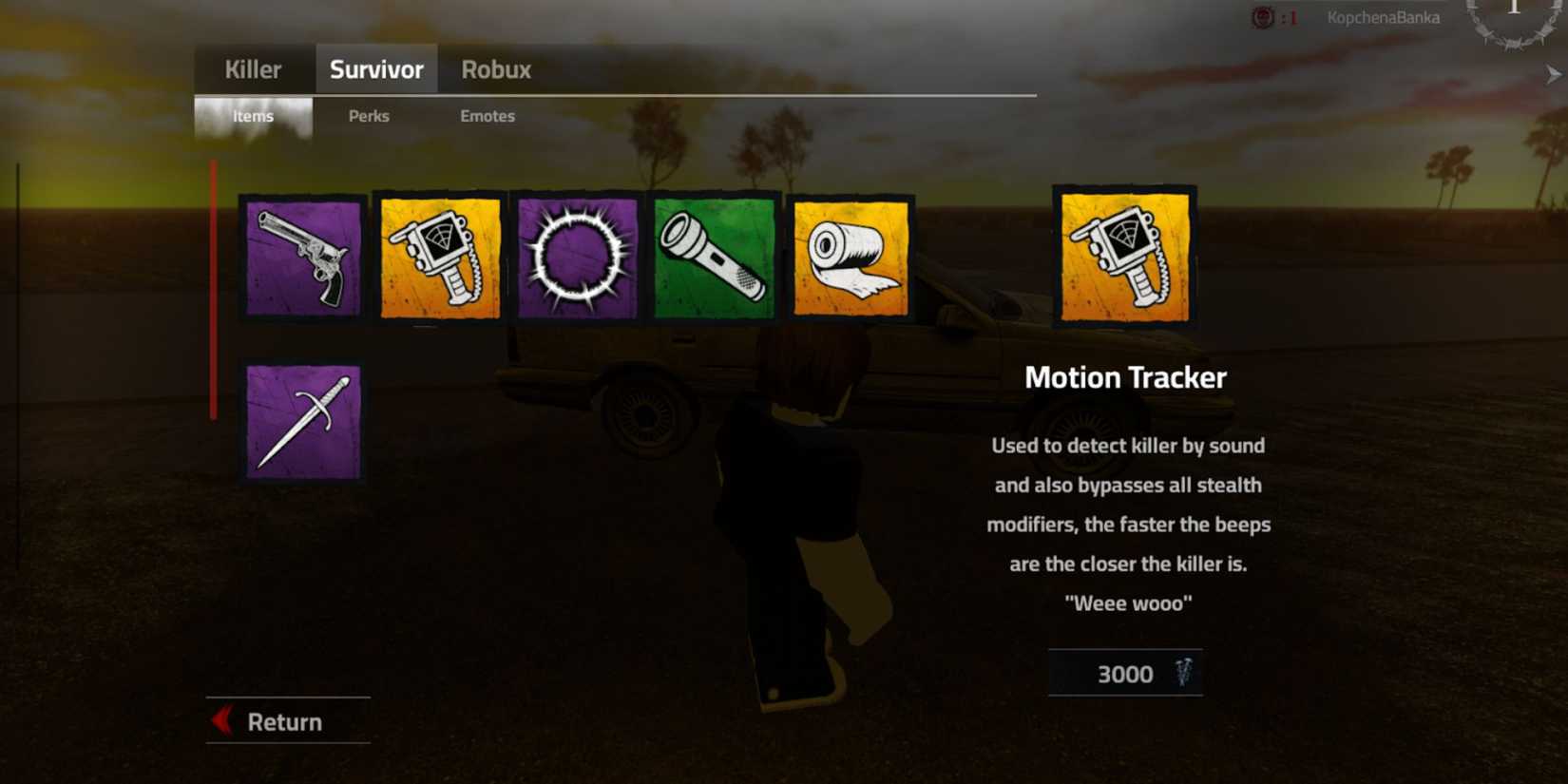Select the Items sub-tab

pyautogui.click(x=253, y=116)
